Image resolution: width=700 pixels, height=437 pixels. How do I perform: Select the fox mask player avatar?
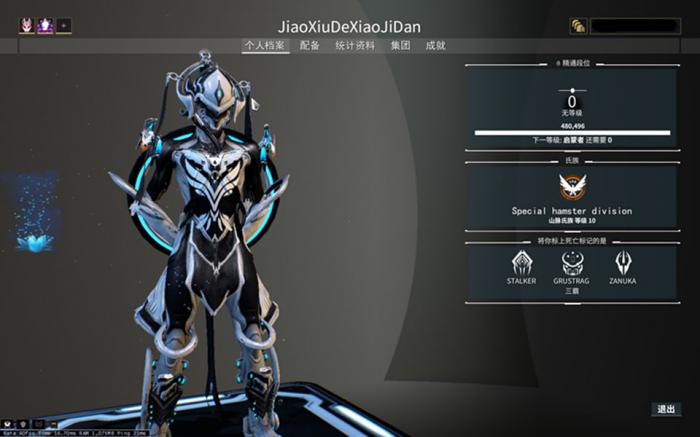[27, 26]
